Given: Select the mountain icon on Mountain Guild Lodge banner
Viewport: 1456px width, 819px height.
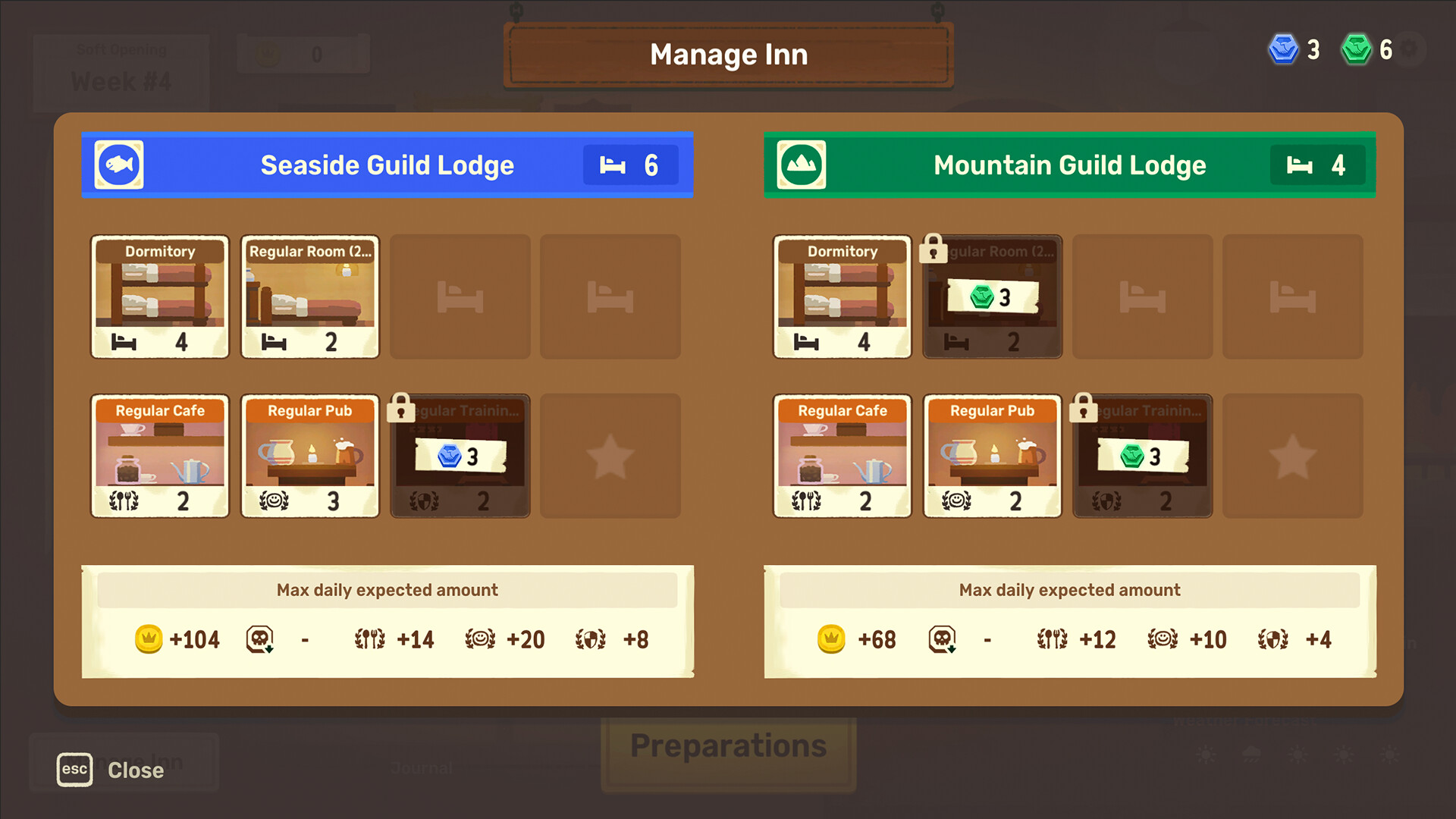Looking at the screenshot, I should (801, 165).
